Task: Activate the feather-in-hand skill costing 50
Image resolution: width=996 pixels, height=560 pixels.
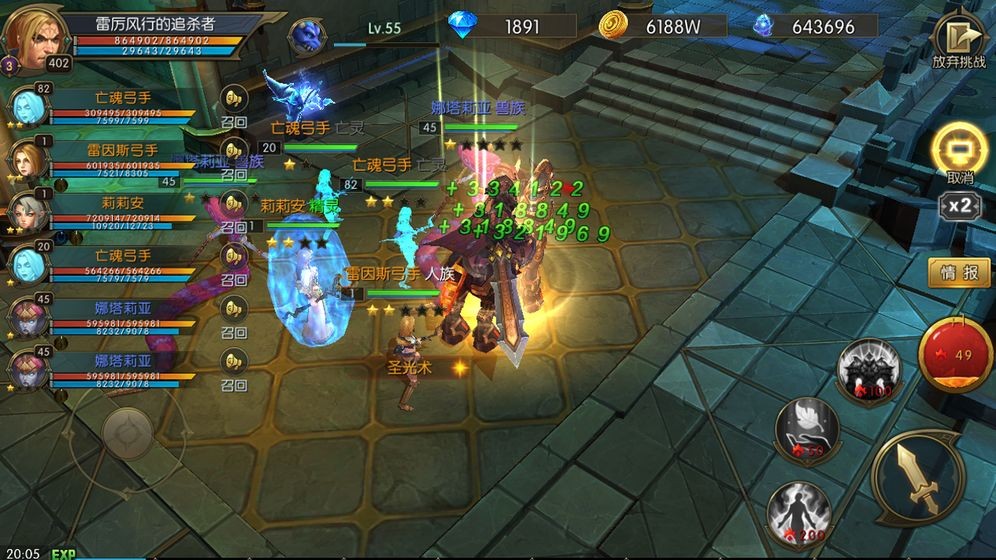Action: click(x=807, y=428)
